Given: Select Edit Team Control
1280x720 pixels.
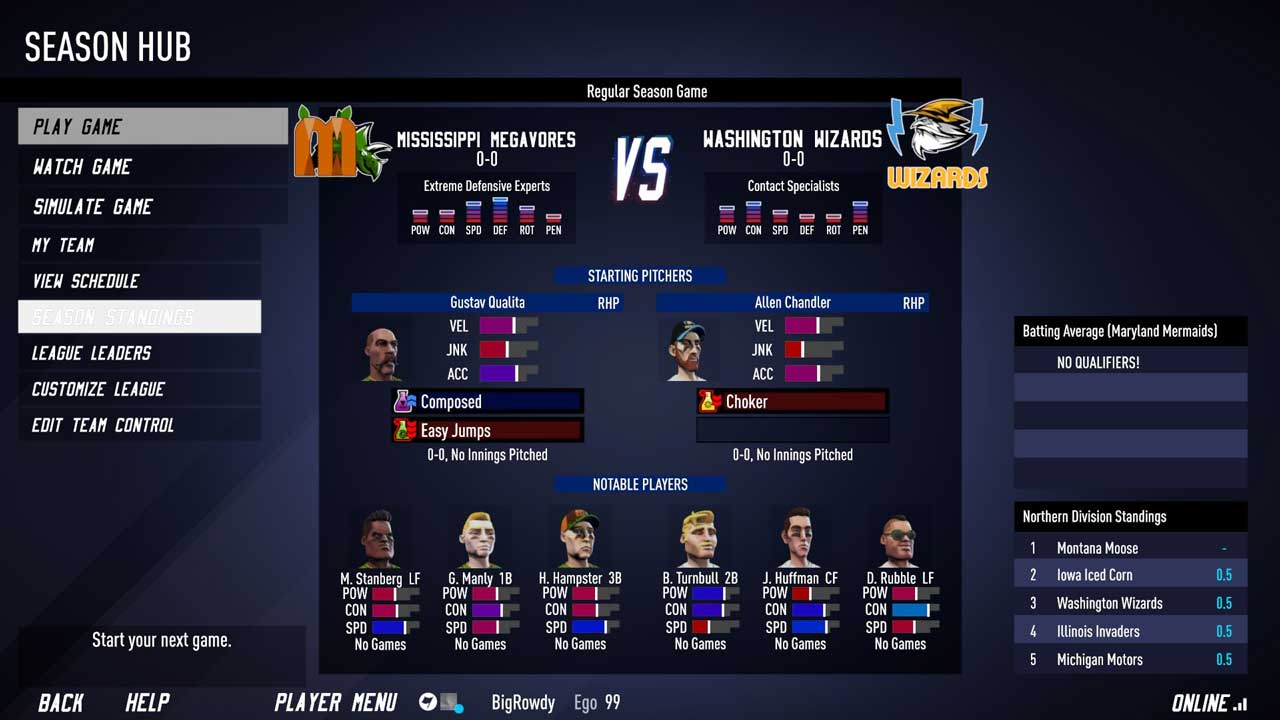Looking at the screenshot, I should pos(139,425).
